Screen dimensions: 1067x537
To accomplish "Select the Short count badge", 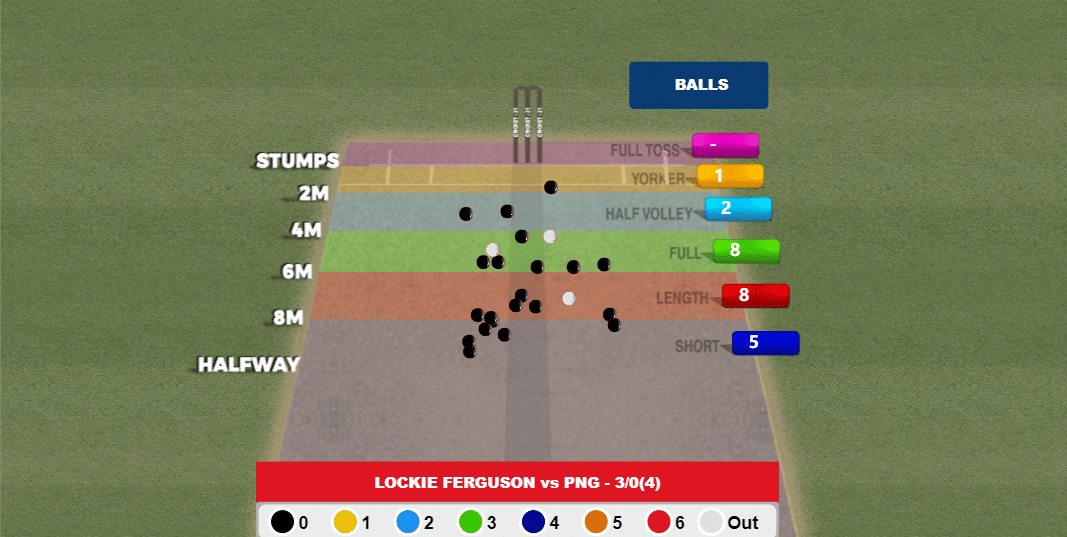I will click(765, 343).
